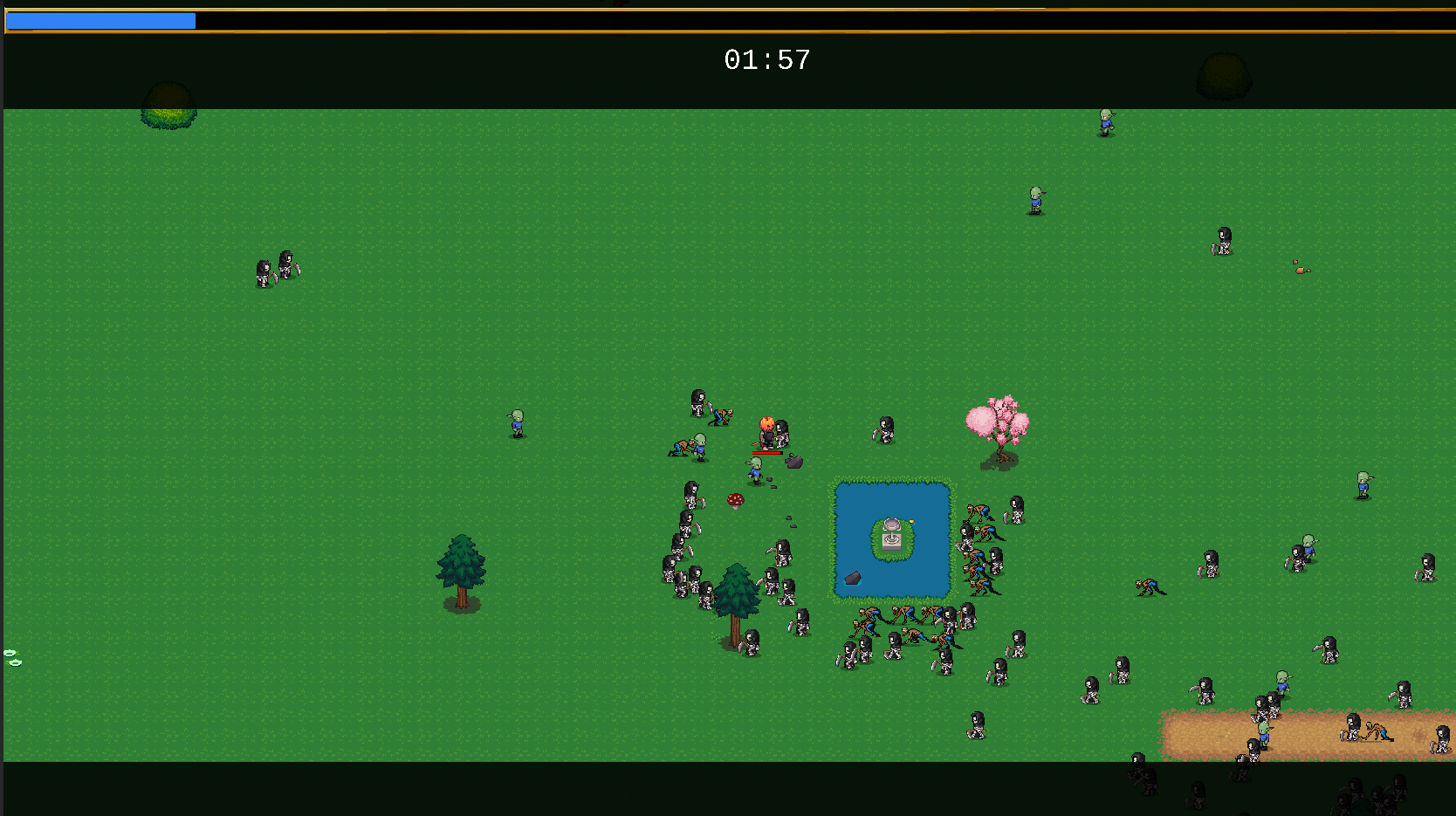Click the rock in the pond's lower corner

[x=852, y=578]
